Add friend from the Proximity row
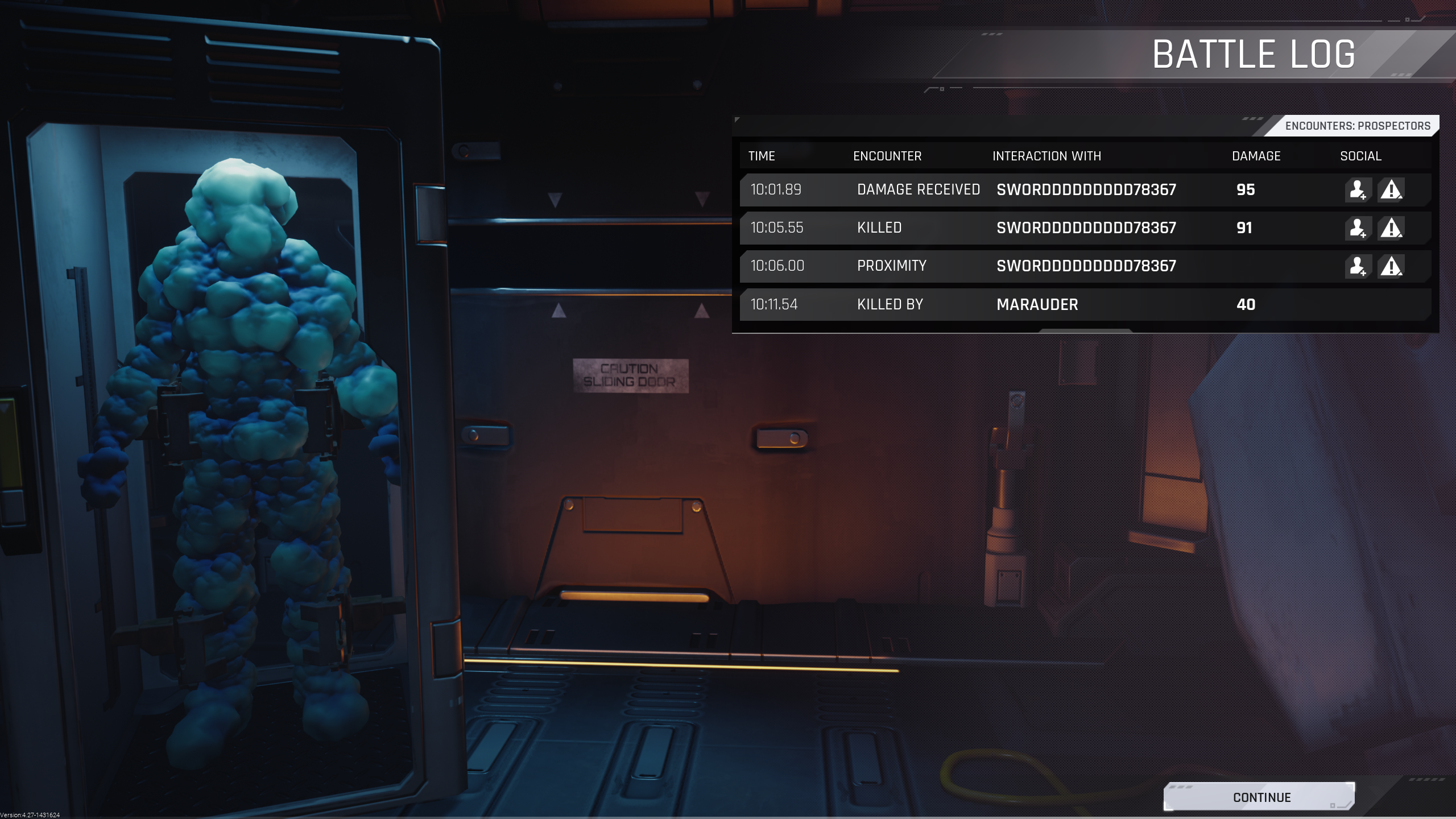Image resolution: width=1456 pixels, height=819 pixels. [x=1358, y=266]
